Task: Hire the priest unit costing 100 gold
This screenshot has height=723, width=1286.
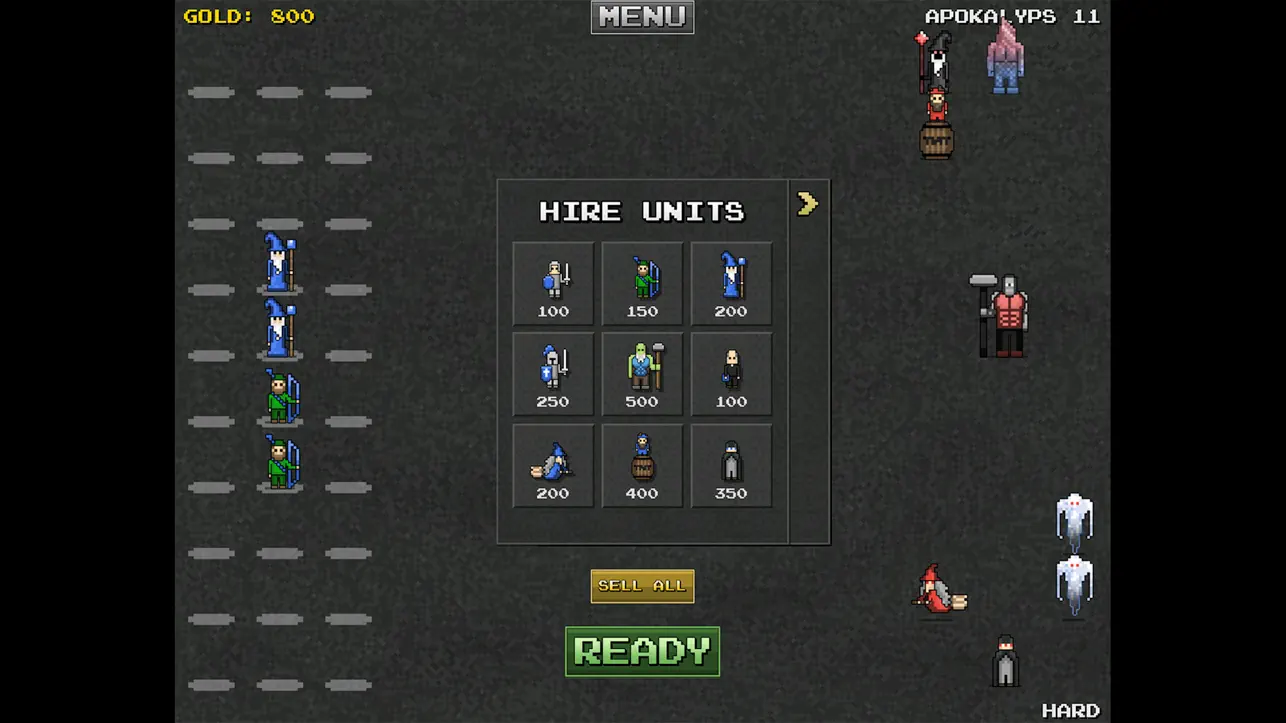Action: point(731,373)
